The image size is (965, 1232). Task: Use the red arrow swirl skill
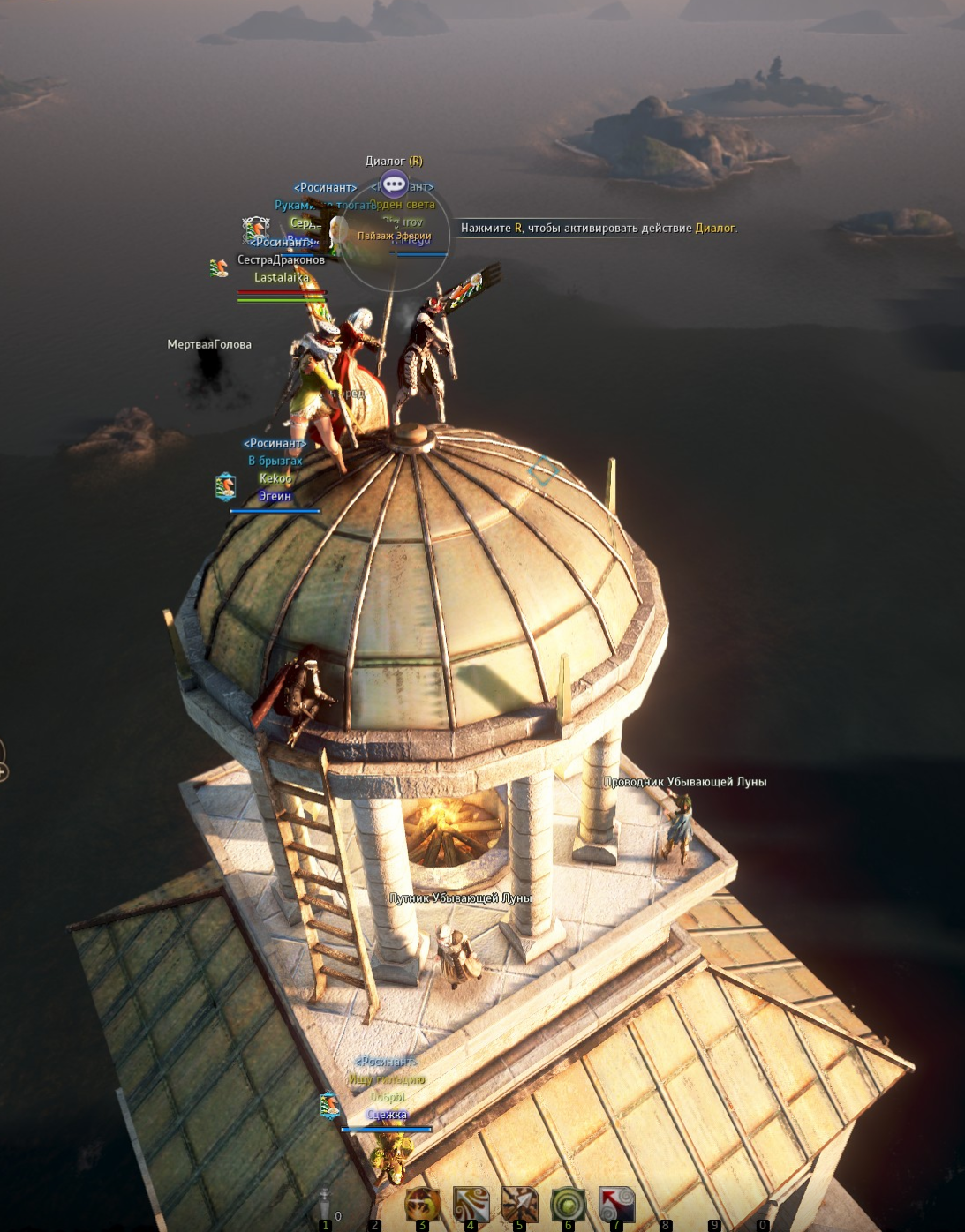click(616, 1205)
